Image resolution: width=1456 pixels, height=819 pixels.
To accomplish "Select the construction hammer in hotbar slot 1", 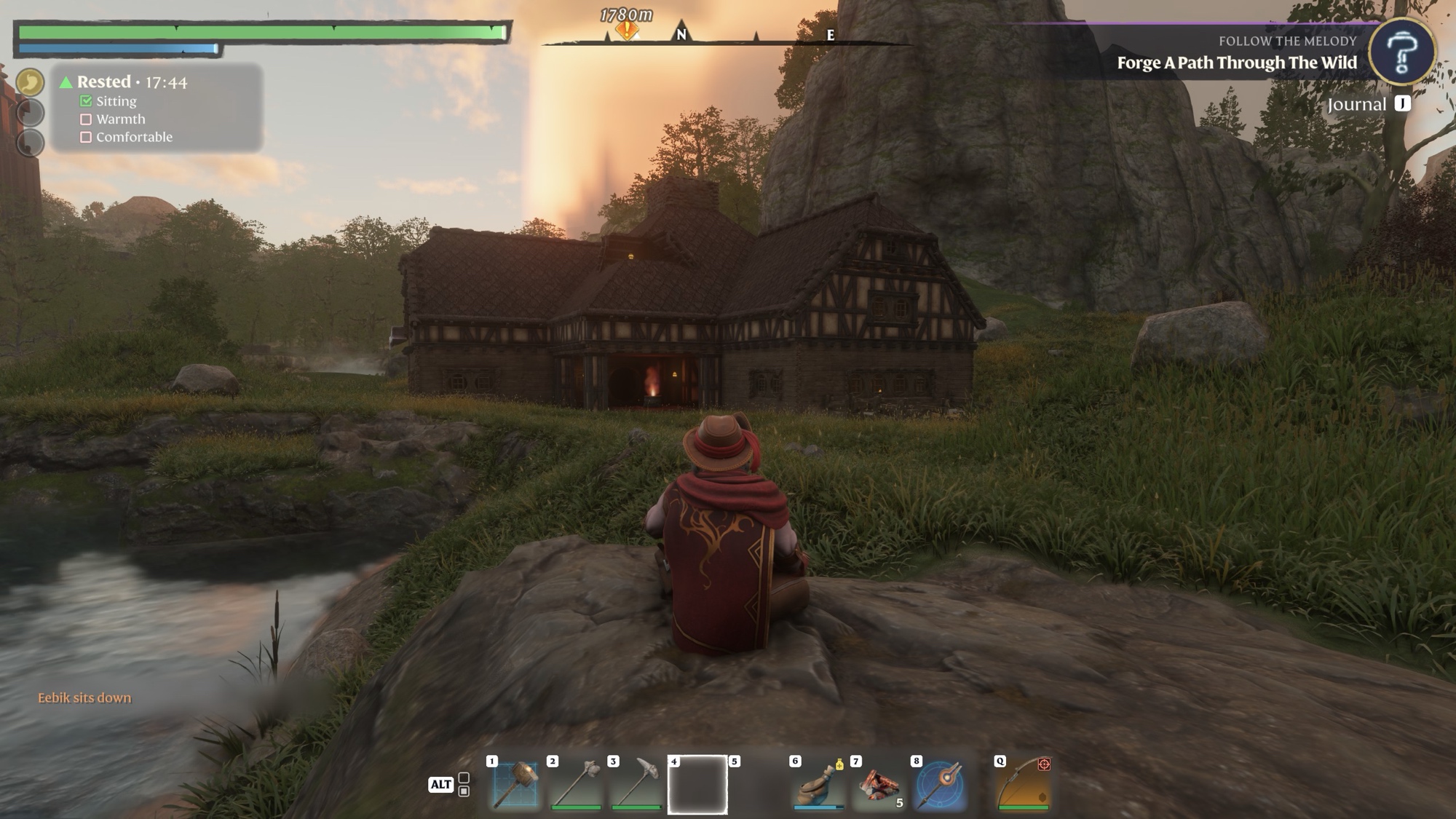I will [515, 785].
